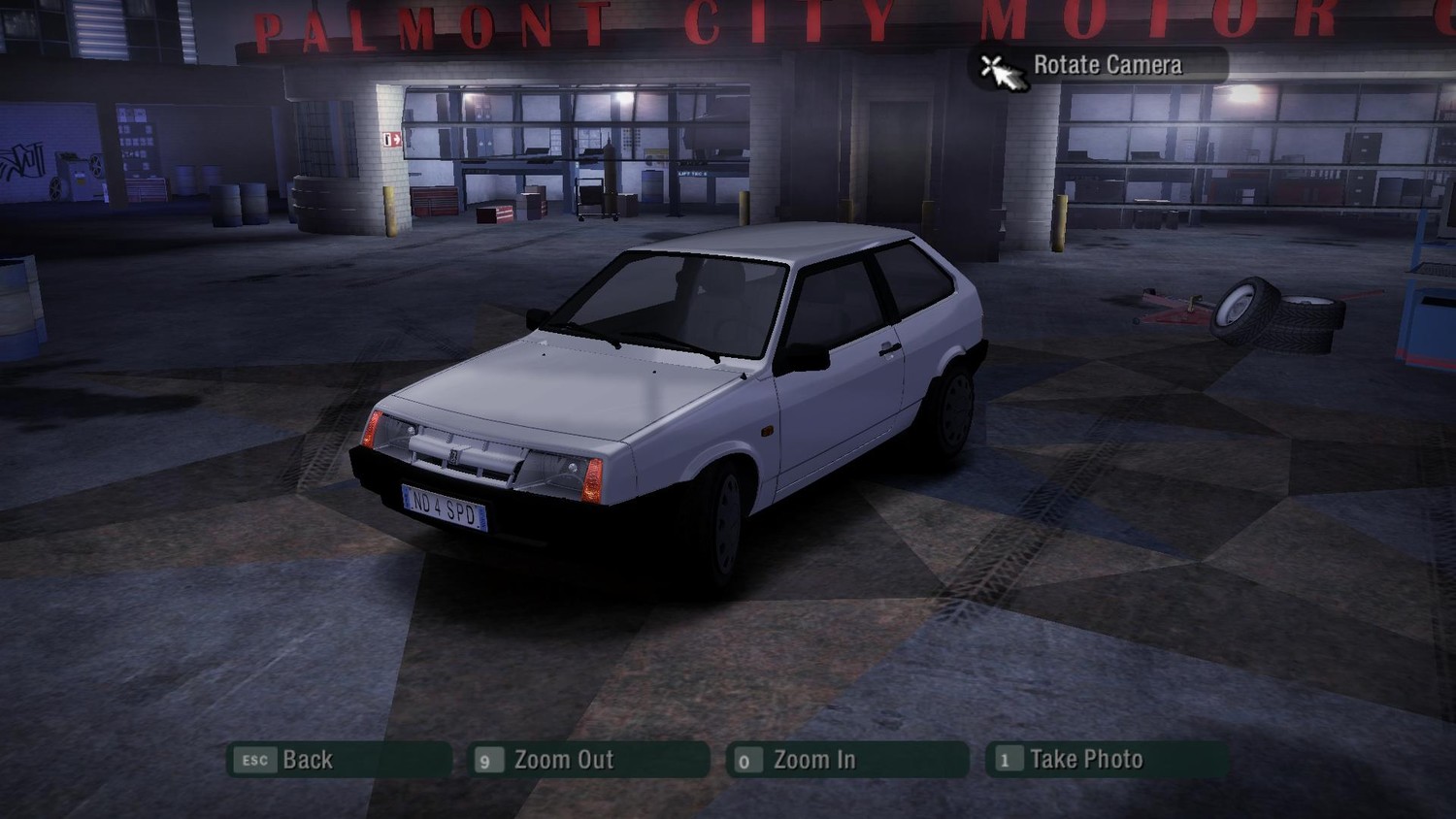This screenshot has height=819, width=1456.
Task: Activate the Back command
Action: click(308, 760)
